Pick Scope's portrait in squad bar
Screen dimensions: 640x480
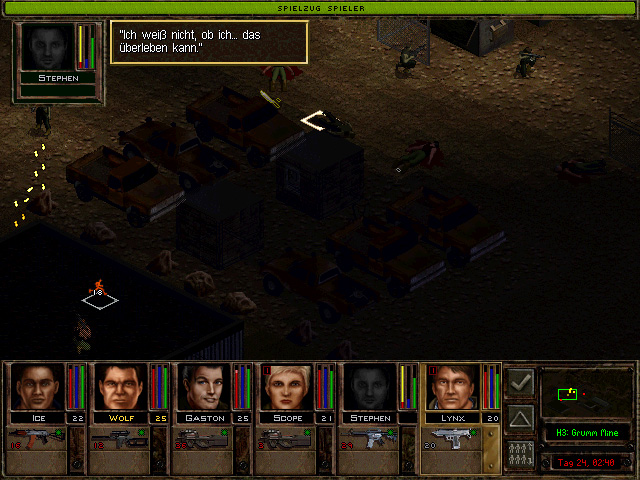(287, 387)
